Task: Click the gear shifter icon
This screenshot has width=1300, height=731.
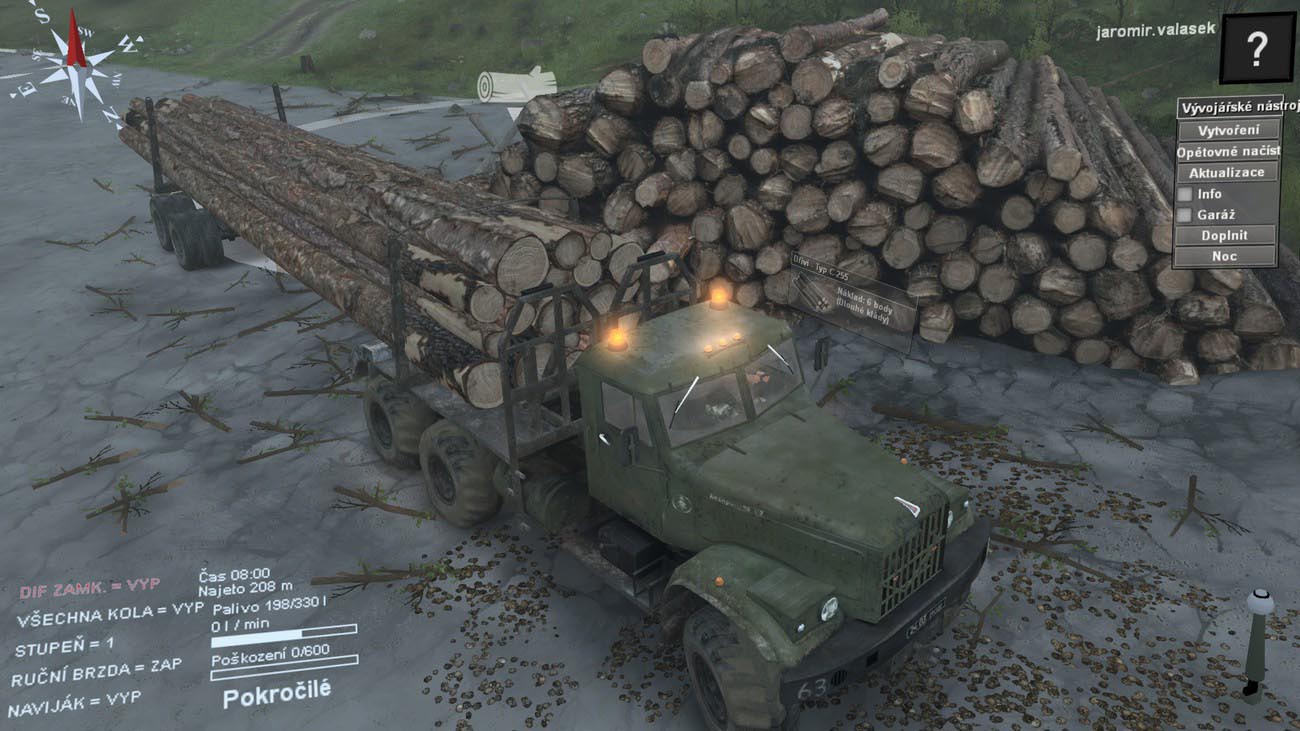Action: coord(1257,643)
